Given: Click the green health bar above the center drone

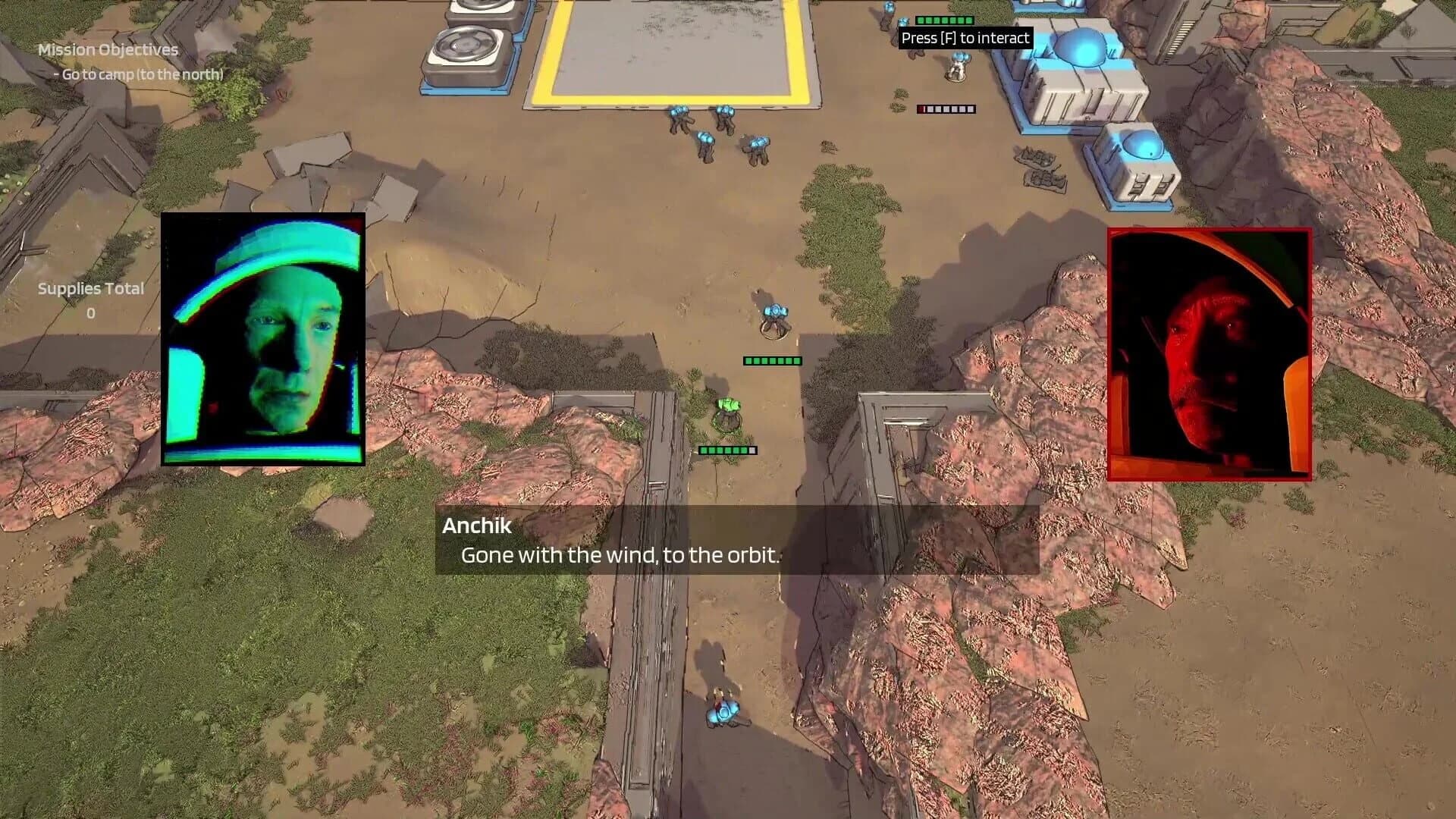Looking at the screenshot, I should point(773,361).
